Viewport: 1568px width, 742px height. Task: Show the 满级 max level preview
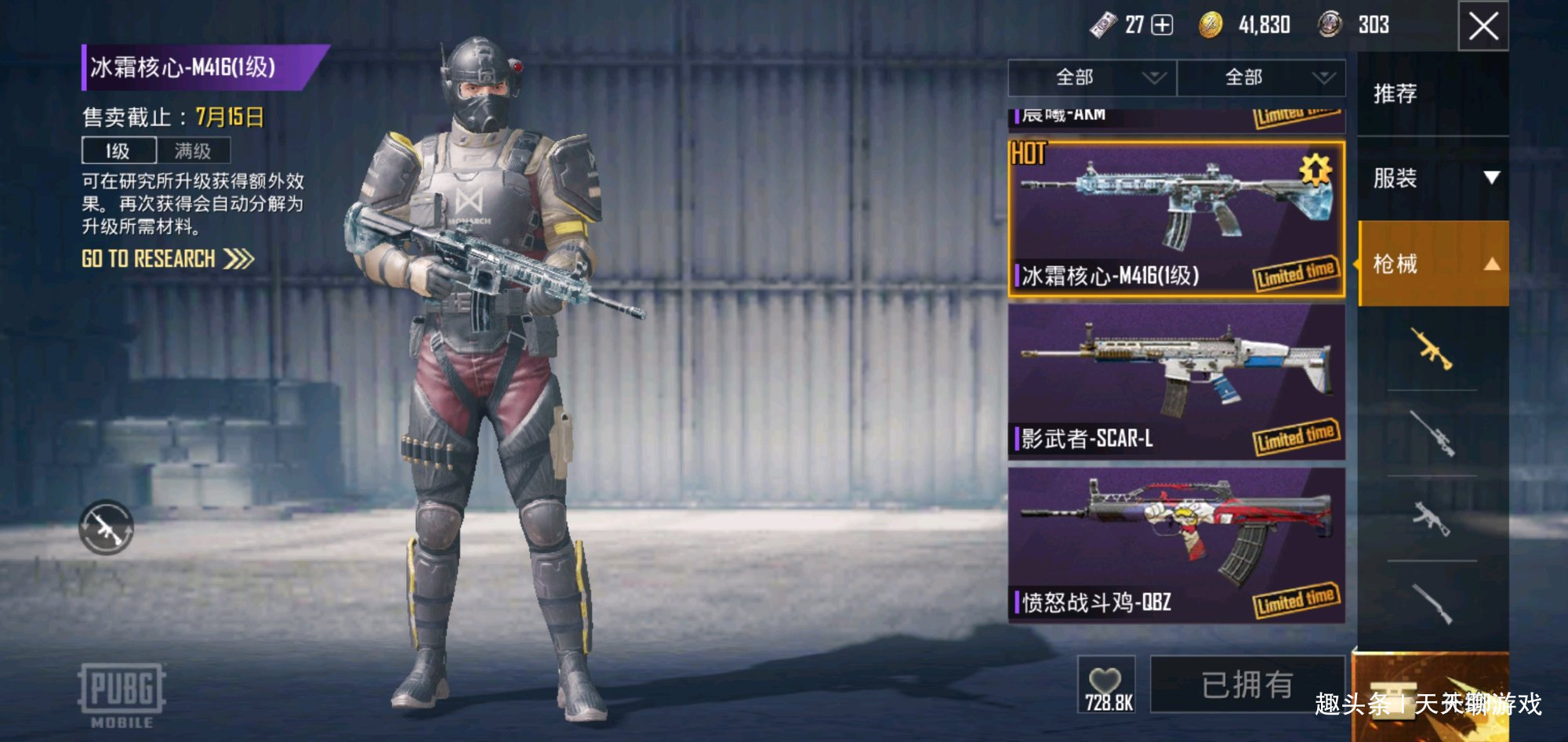click(x=193, y=150)
